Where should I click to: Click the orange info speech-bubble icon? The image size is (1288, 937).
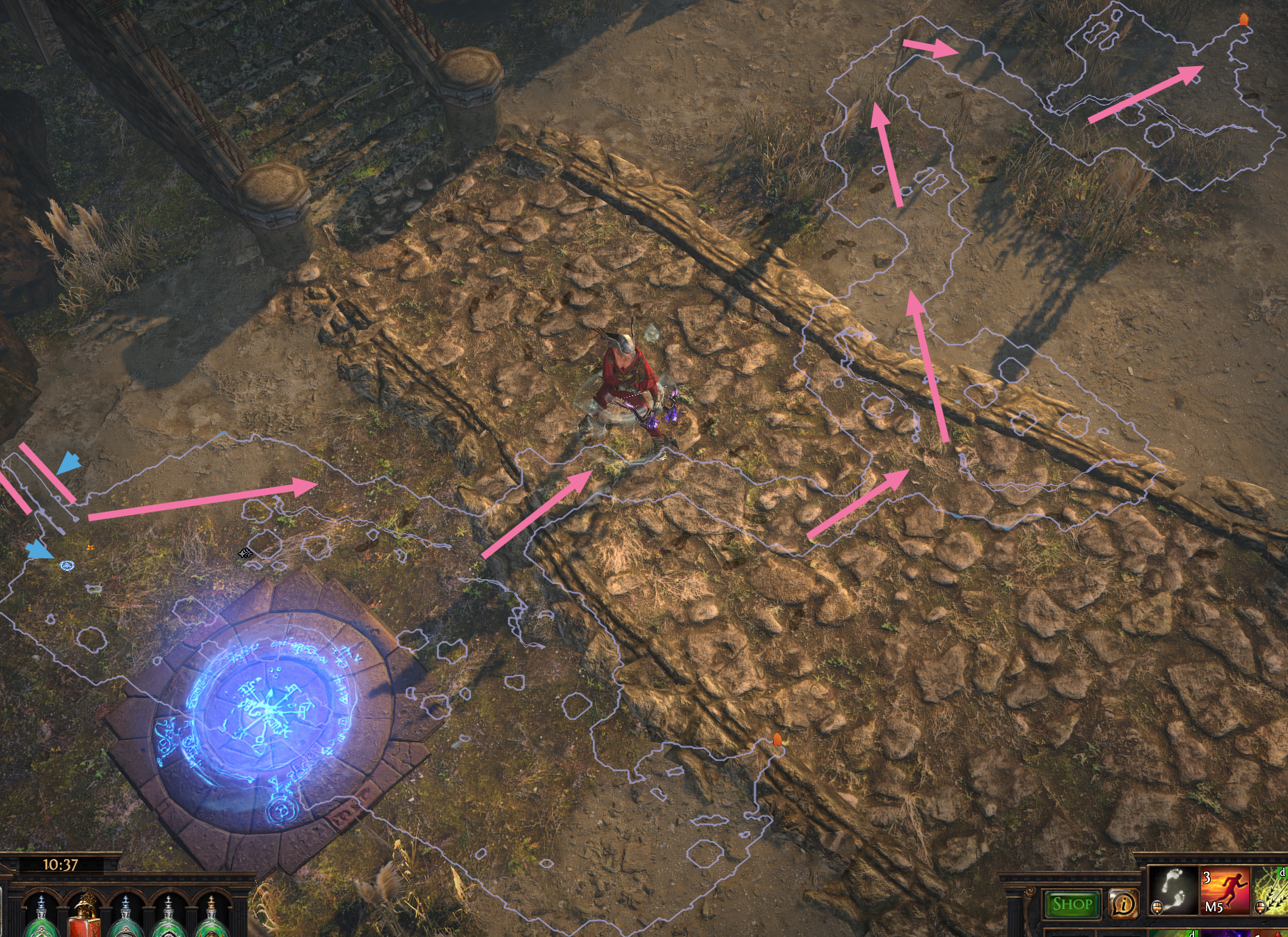[1122, 904]
